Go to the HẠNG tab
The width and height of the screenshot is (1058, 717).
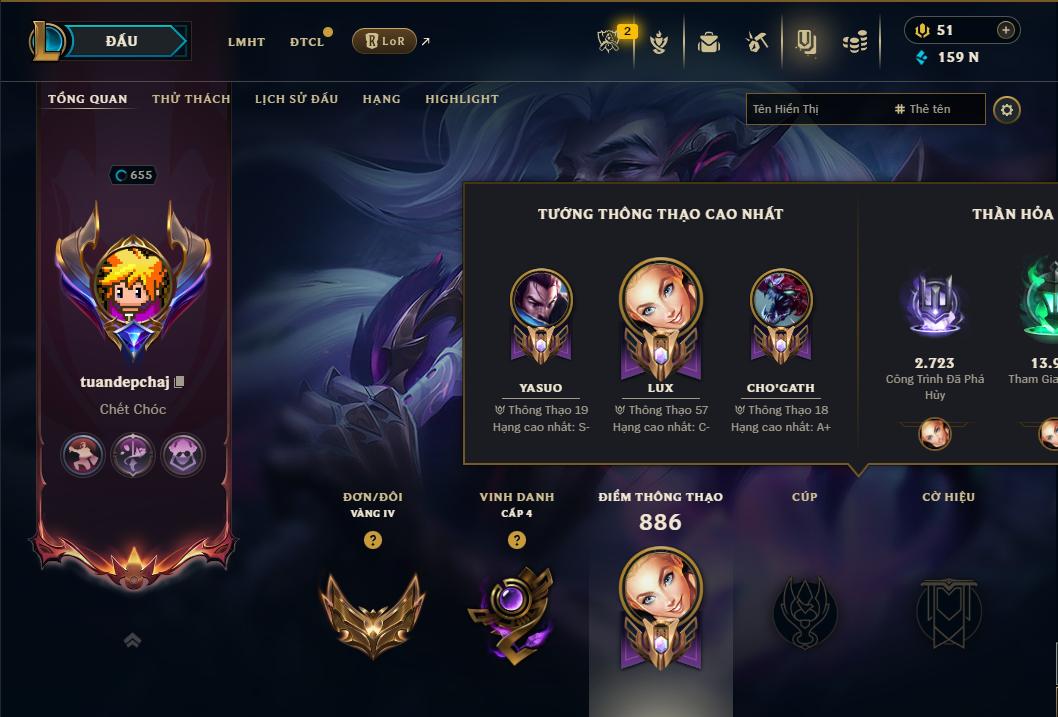(381, 99)
